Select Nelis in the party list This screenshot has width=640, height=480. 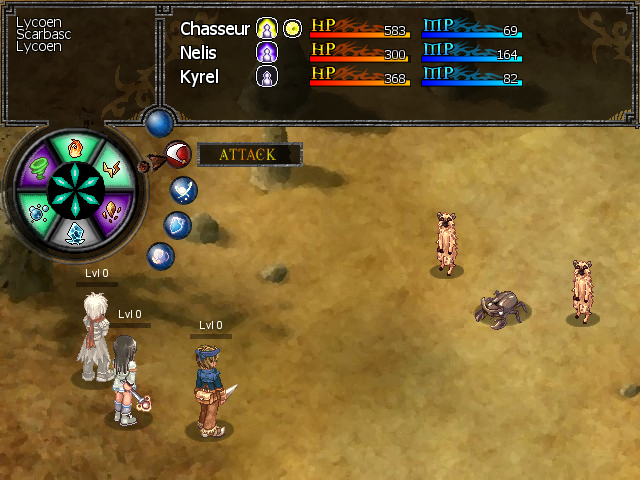(201, 53)
